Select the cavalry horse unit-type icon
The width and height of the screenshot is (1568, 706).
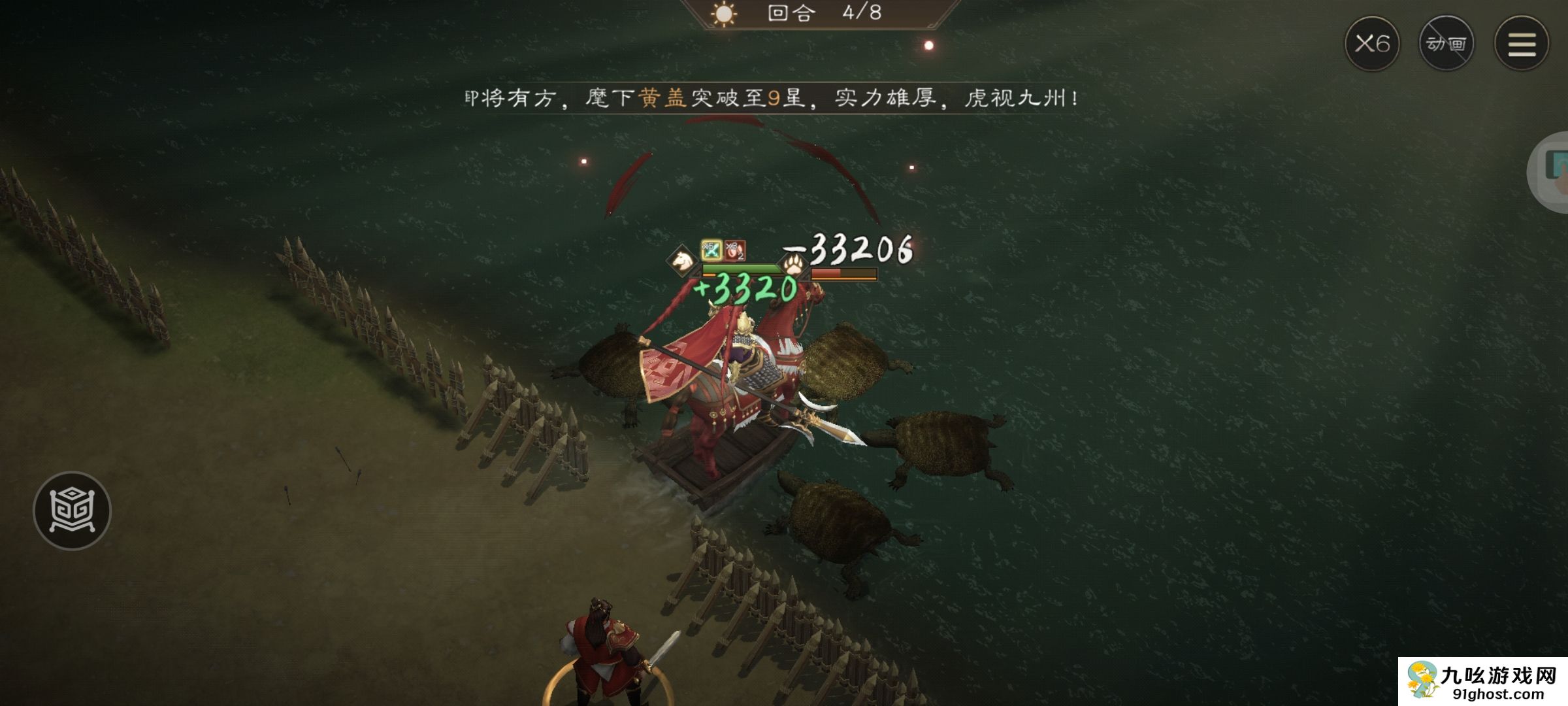click(x=681, y=260)
